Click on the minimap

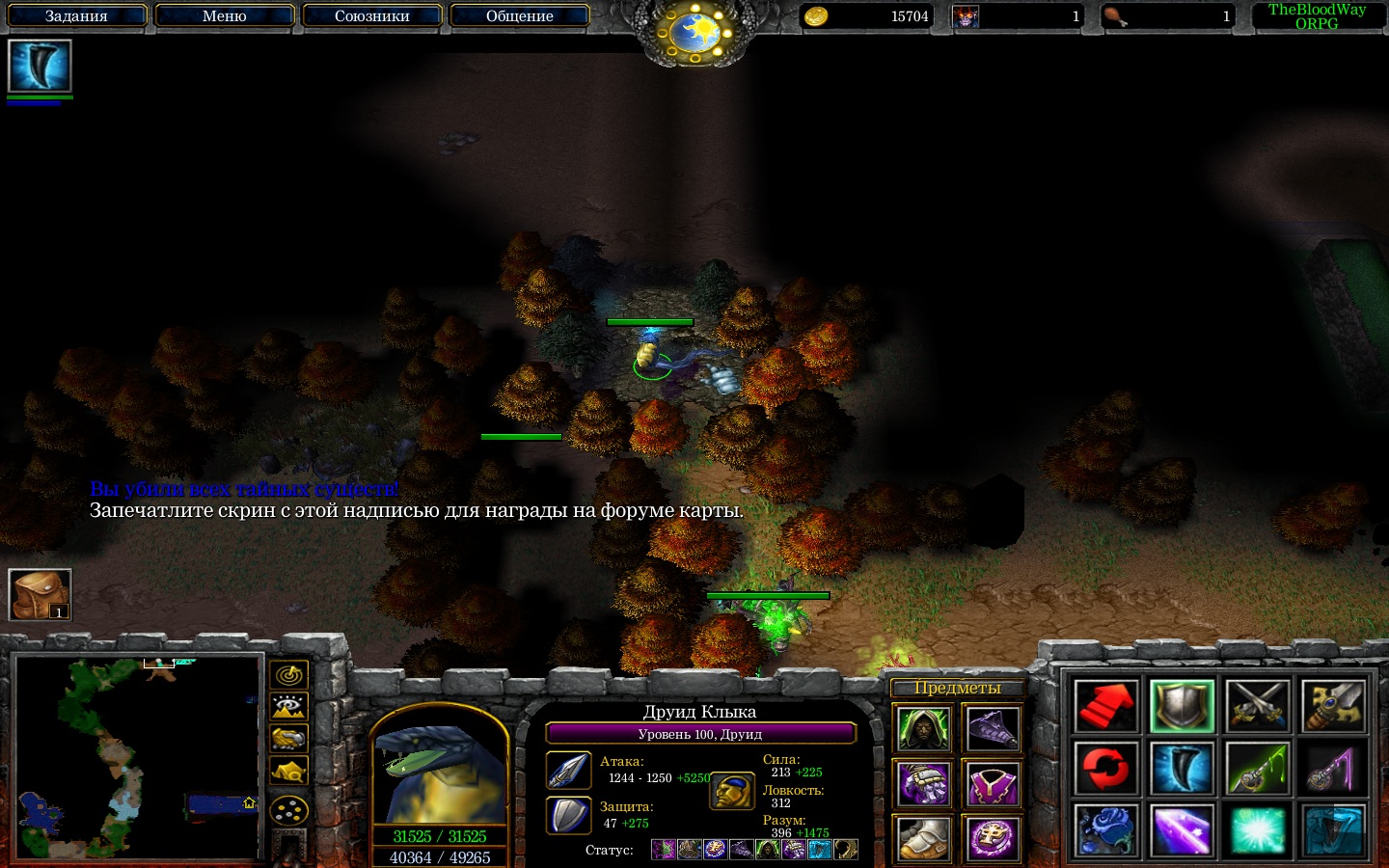tap(138, 758)
